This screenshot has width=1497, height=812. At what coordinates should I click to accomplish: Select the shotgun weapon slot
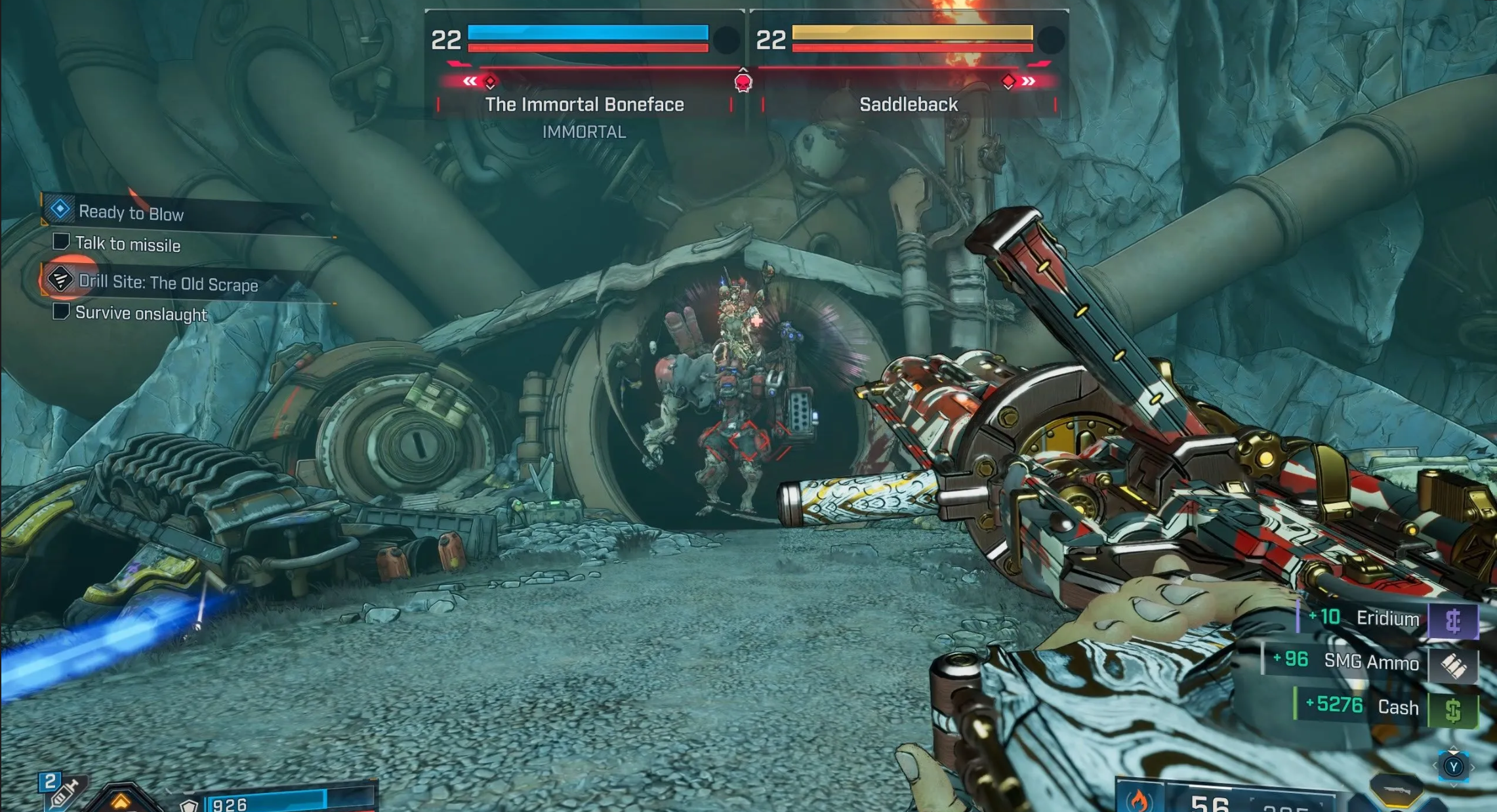[x=1397, y=790]
